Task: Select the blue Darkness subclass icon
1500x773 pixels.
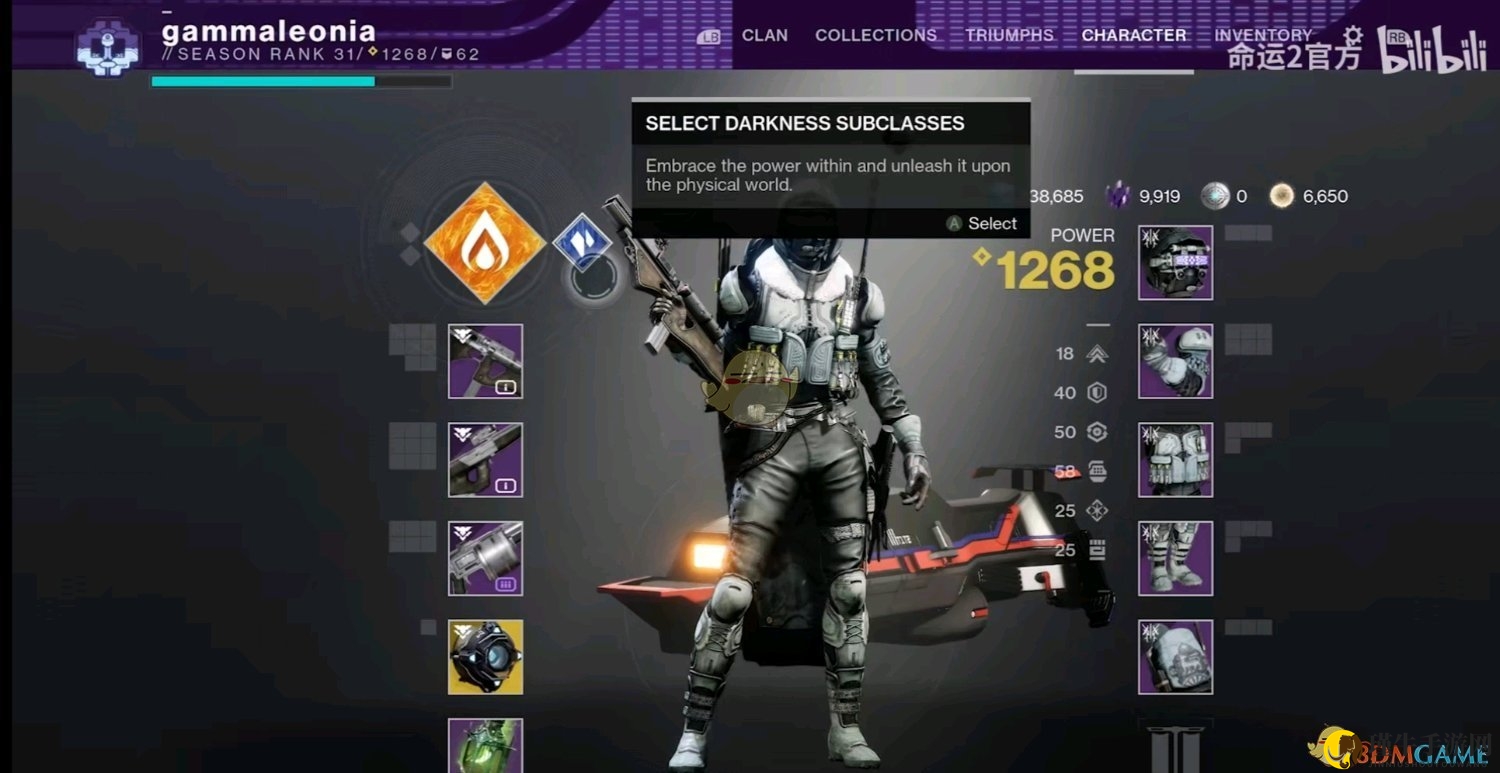Action: click(x=582, y=242)
